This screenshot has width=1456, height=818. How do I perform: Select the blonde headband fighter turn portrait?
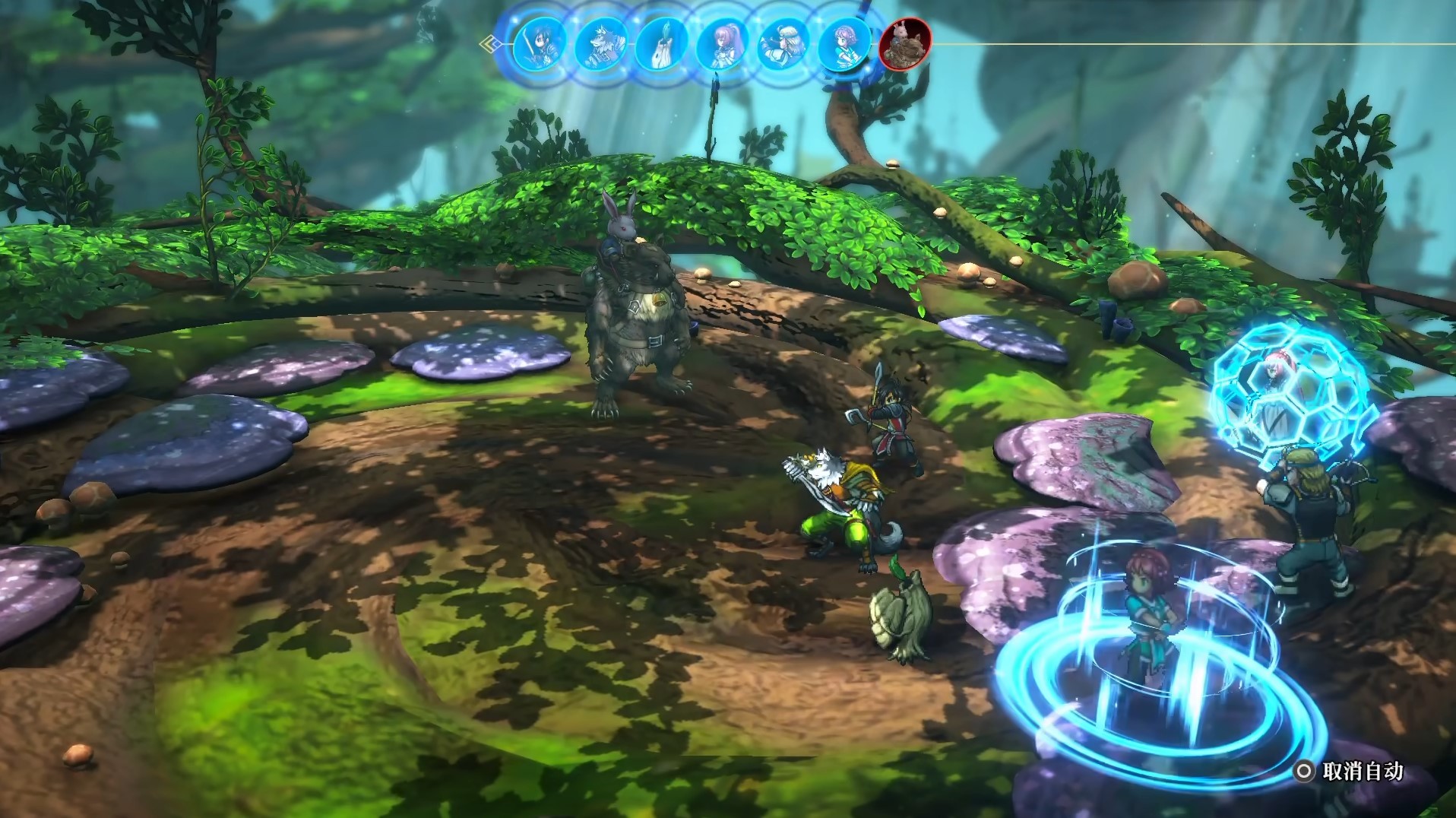783,43
